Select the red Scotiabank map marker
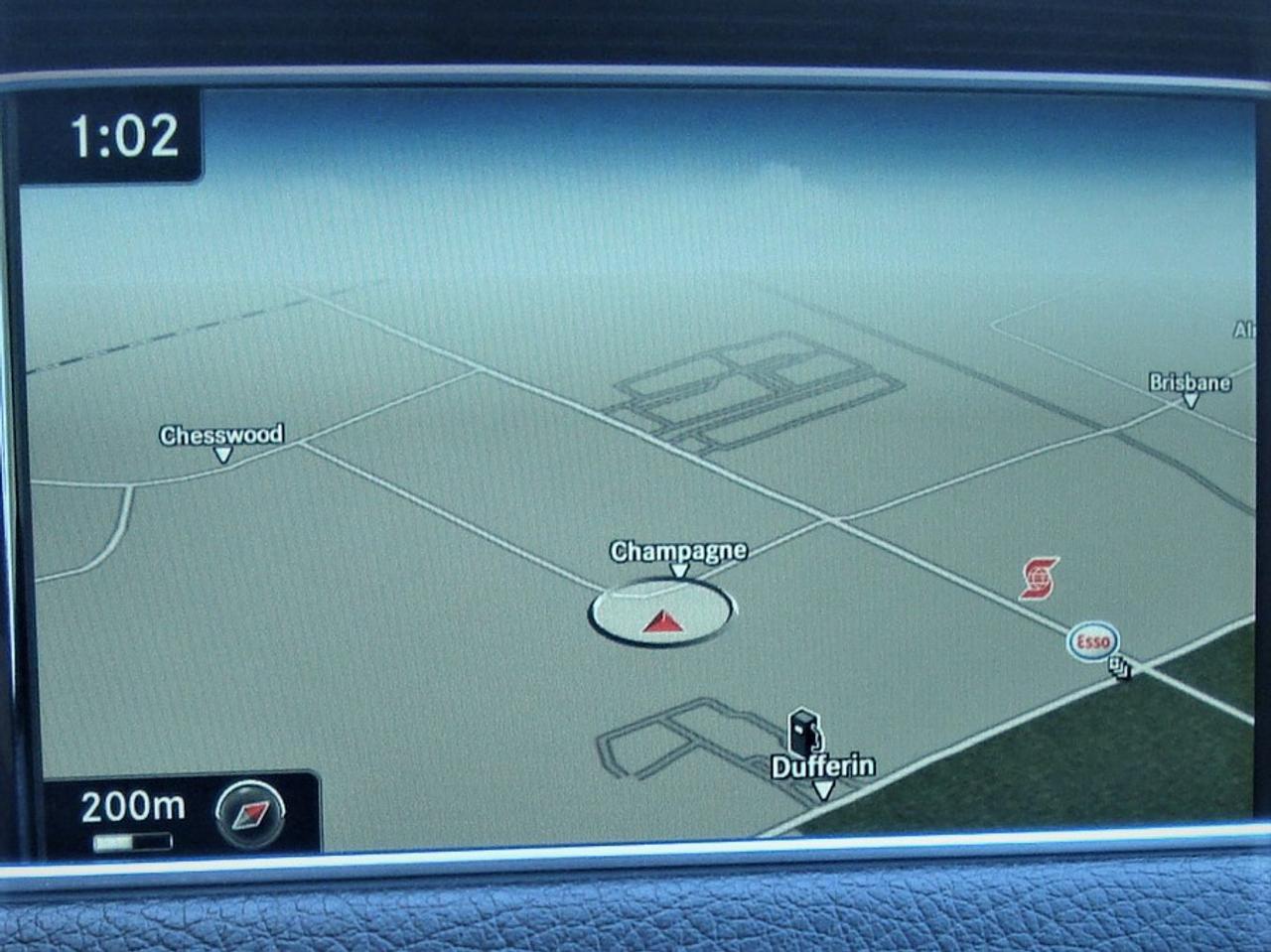 (1040, 577)
